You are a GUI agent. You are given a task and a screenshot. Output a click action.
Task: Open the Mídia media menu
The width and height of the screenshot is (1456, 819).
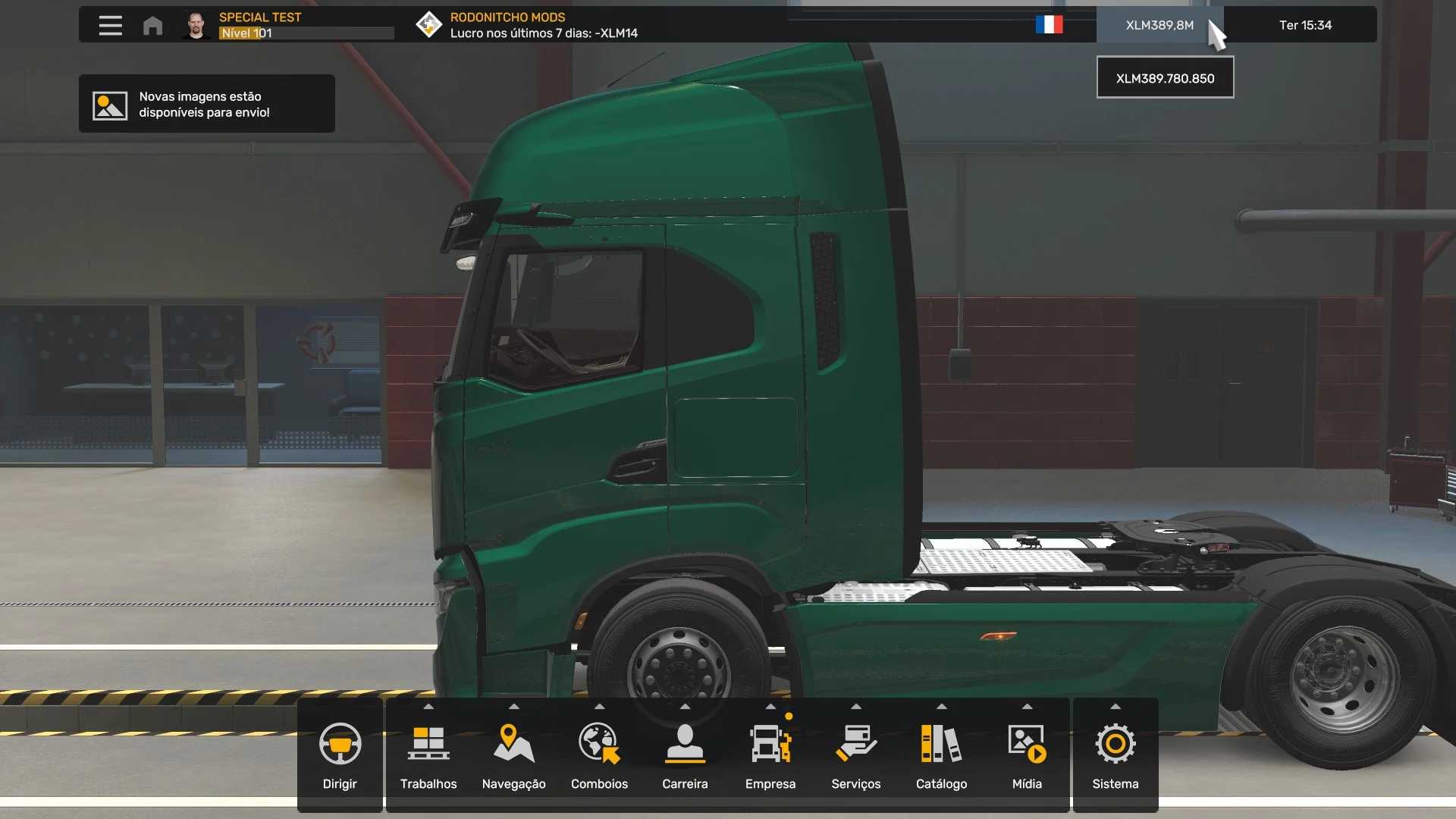click(x=1027, y=755)
